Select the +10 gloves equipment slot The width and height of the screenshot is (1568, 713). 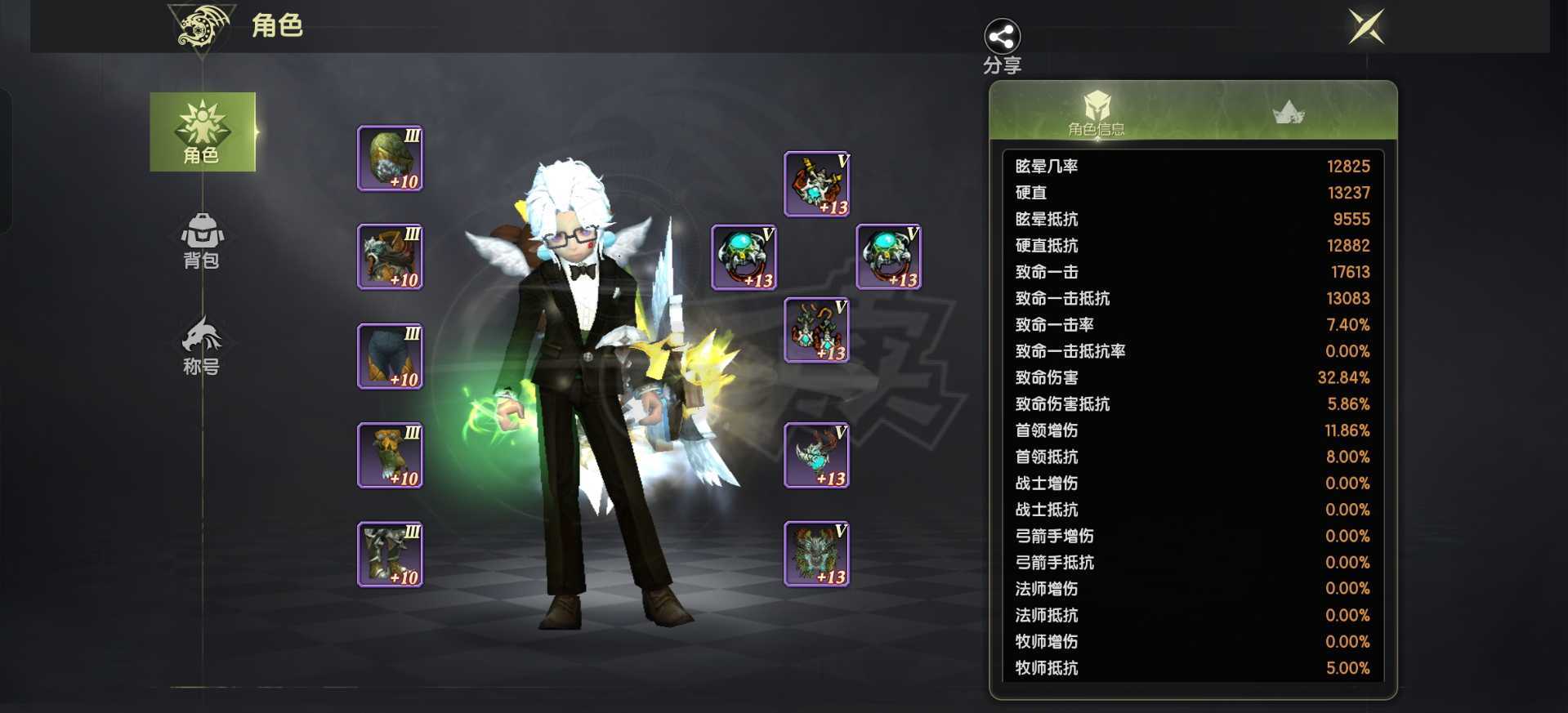(x=390, y=456)
